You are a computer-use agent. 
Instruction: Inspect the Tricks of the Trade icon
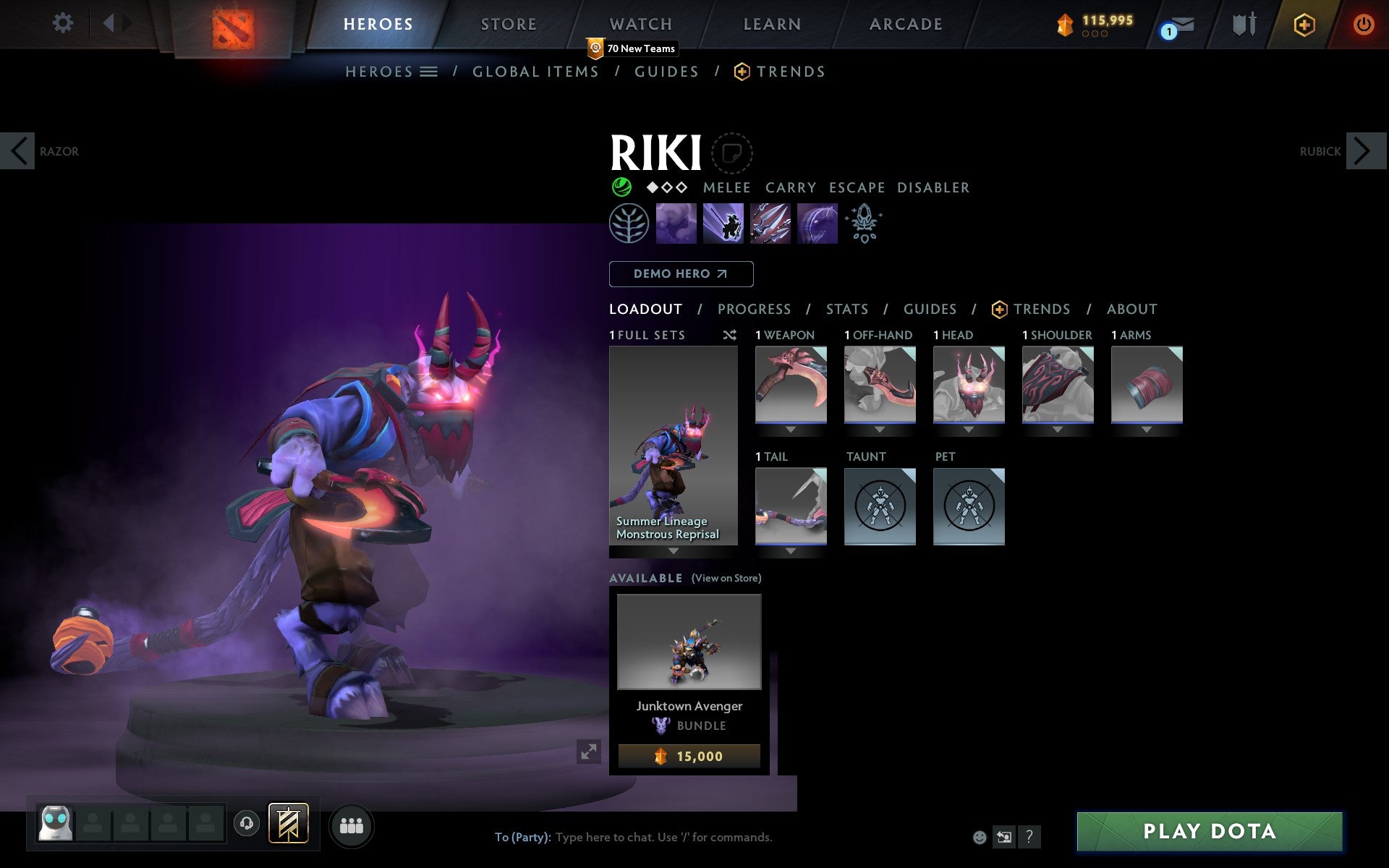click(770, 223)
